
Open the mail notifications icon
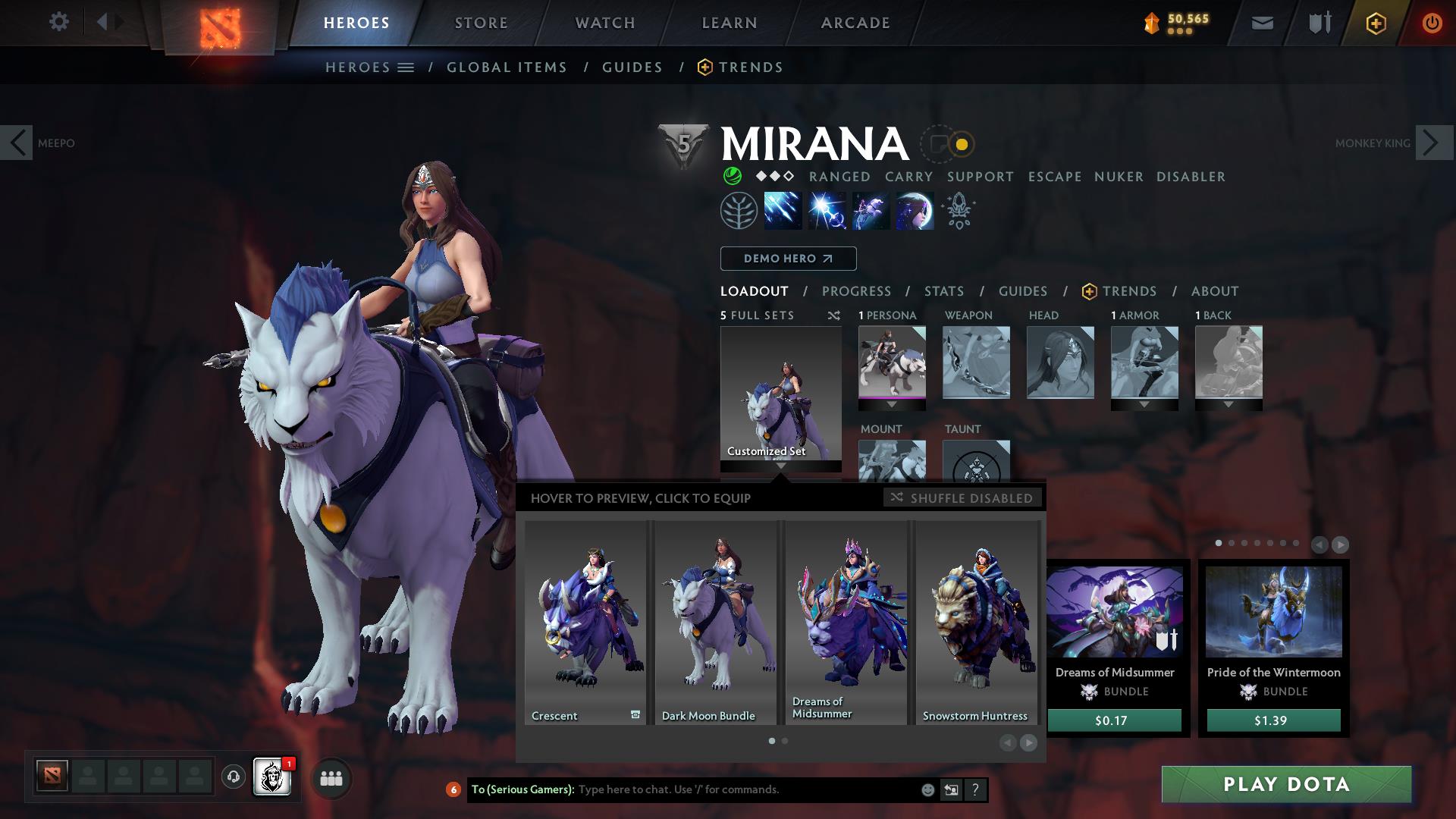pos(1262,22)
